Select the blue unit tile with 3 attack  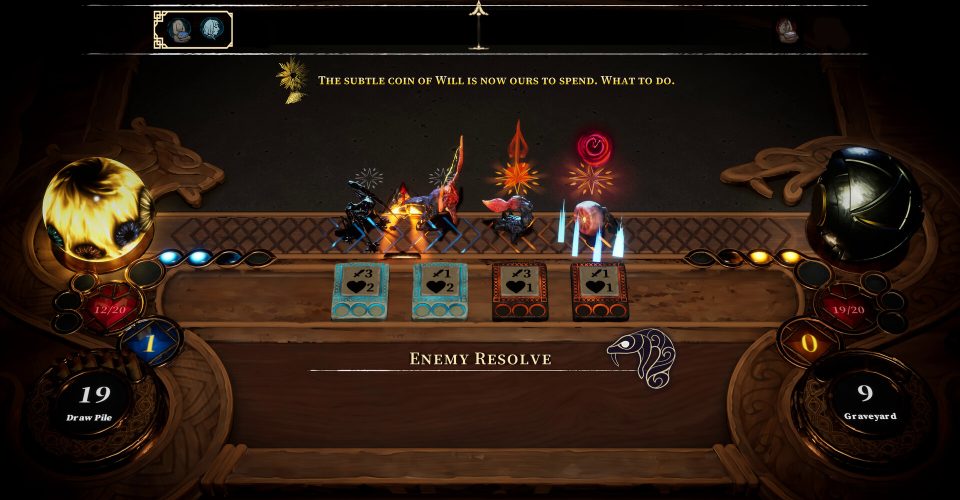click(360, 290)
